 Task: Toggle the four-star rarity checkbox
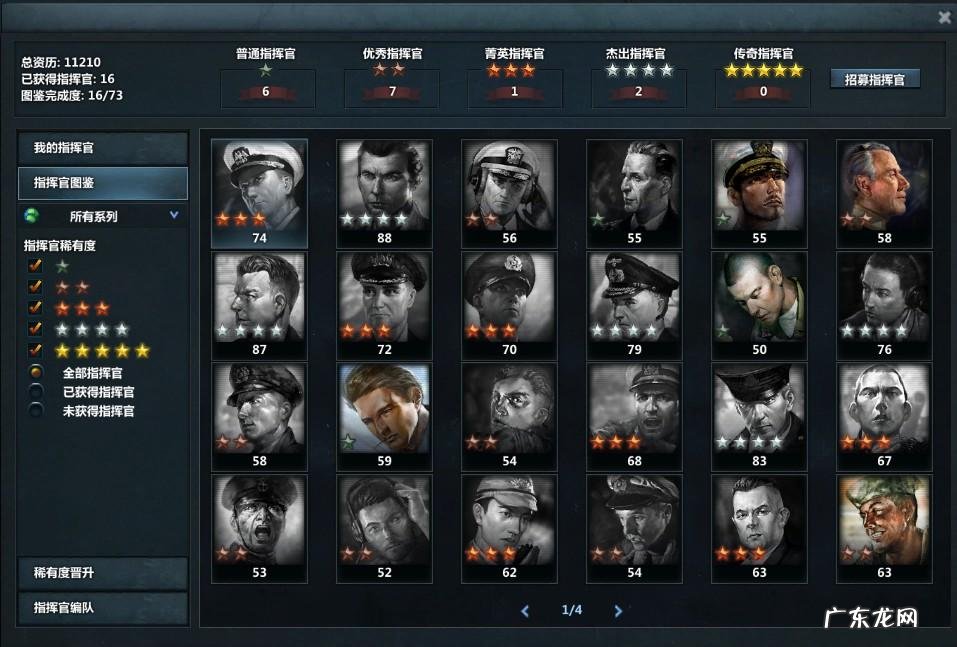pos(36,329)
